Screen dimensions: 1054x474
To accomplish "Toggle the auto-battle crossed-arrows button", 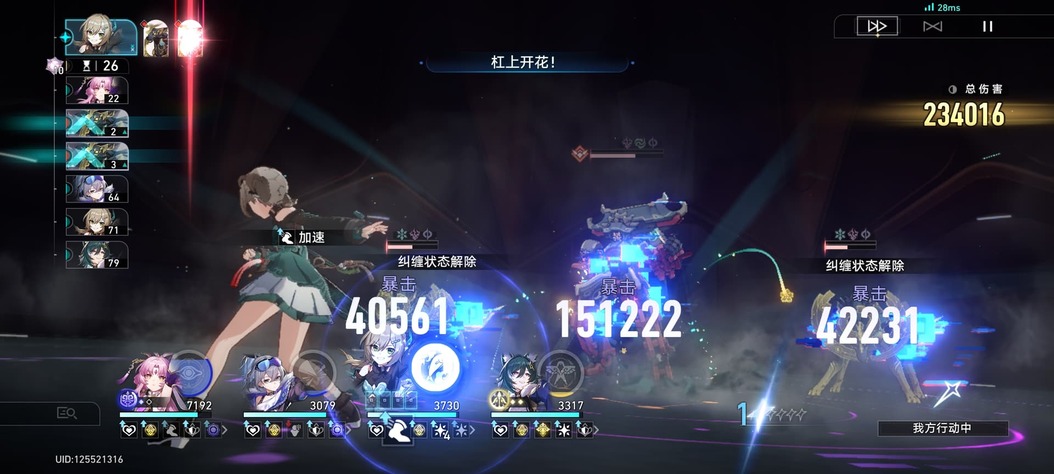I will tap(932, 26).
